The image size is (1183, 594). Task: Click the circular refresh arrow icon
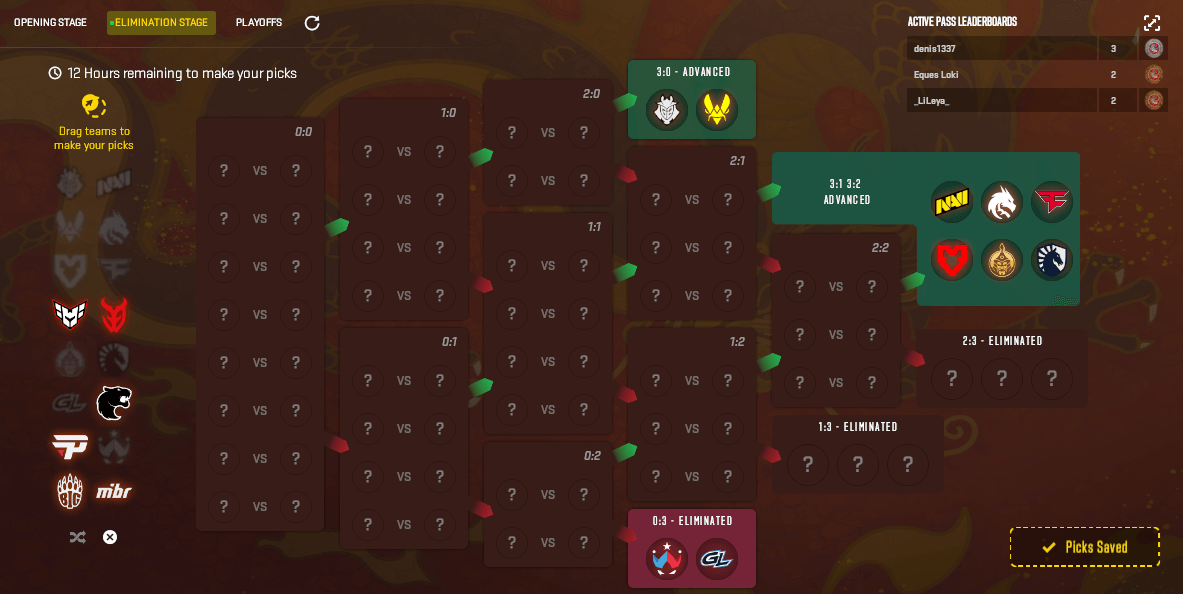tap(312, 22)
